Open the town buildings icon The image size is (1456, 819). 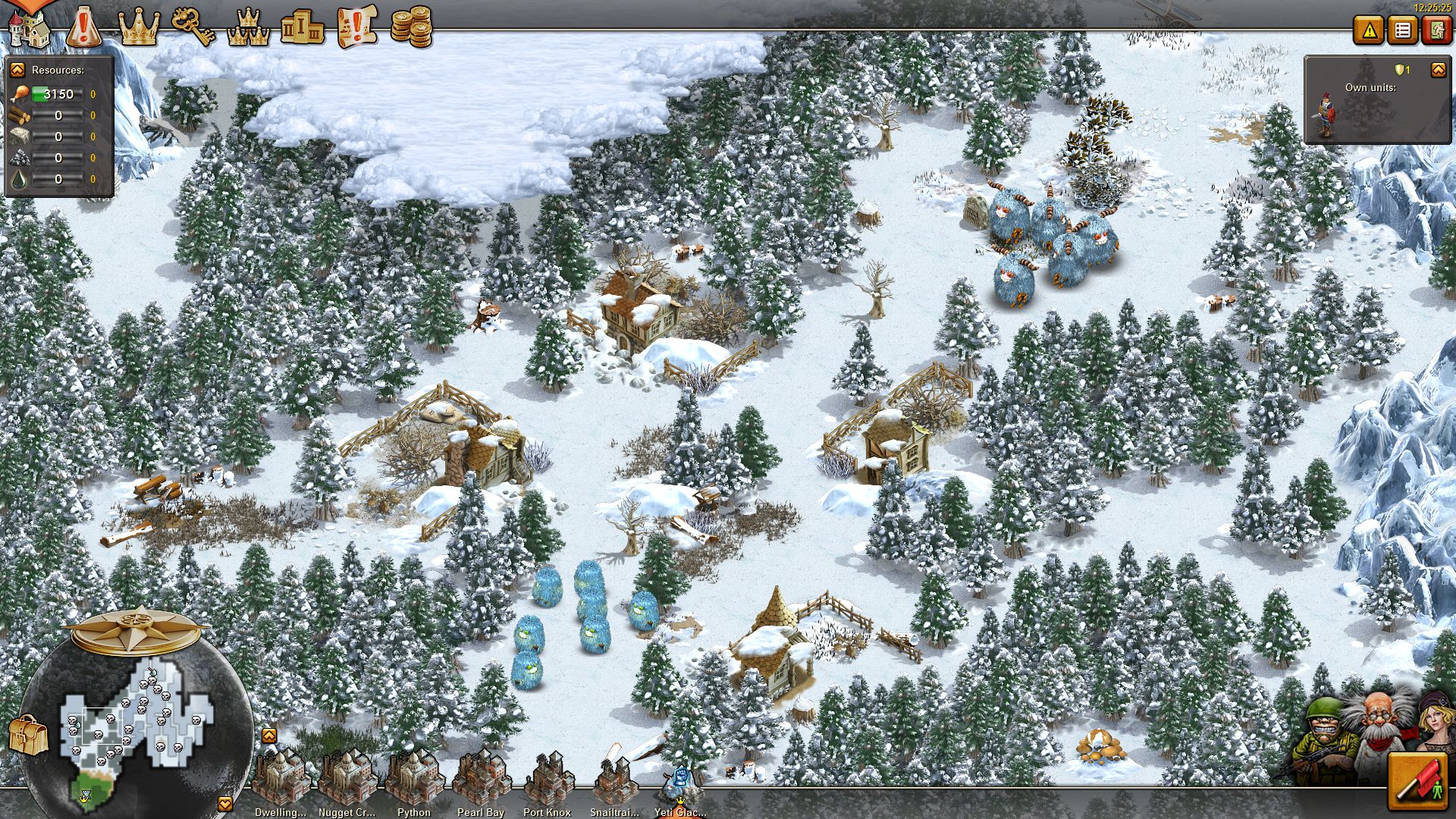tap(29, 28)
